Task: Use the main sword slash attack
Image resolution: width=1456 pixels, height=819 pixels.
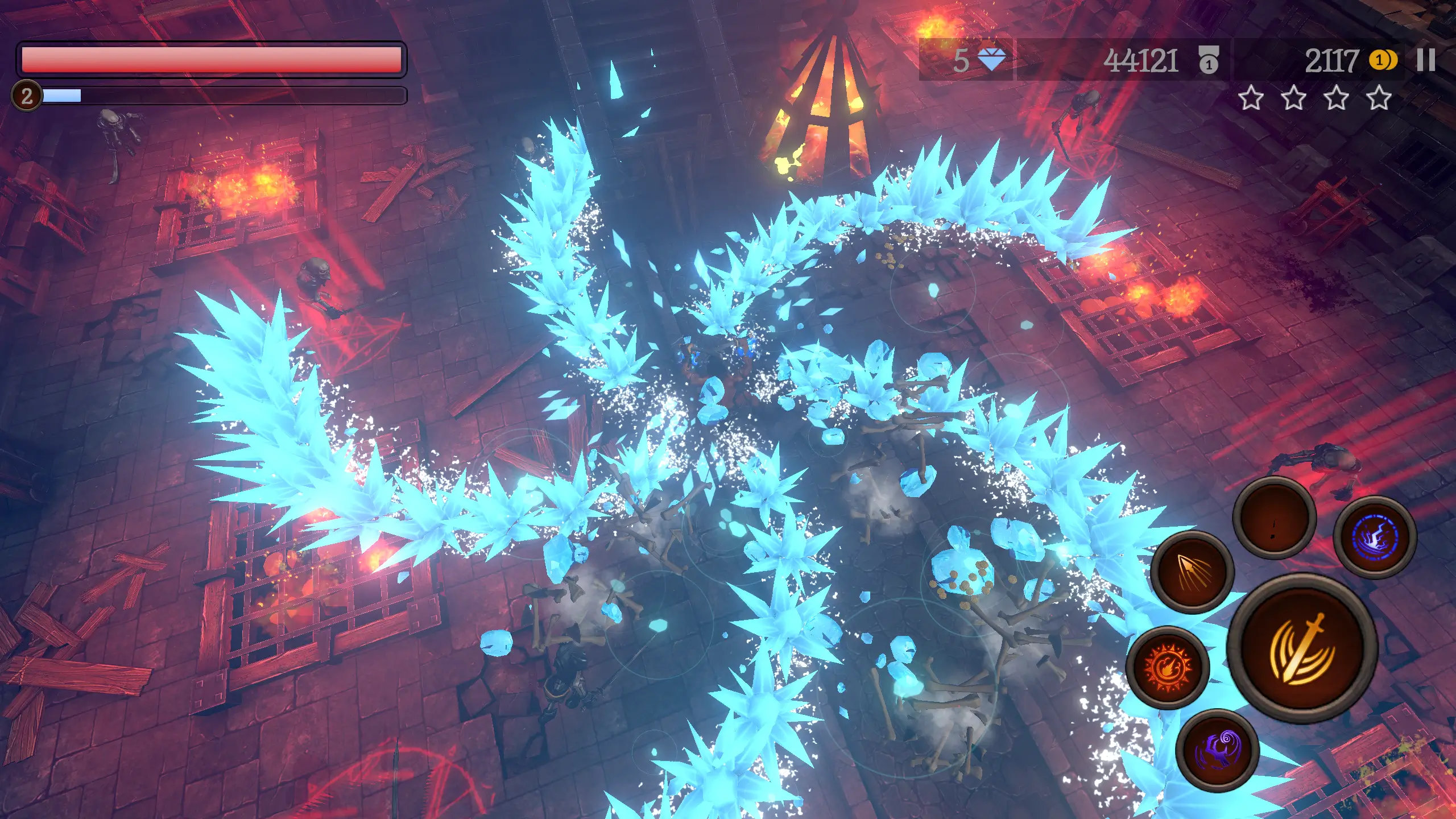Action: 1302,648
